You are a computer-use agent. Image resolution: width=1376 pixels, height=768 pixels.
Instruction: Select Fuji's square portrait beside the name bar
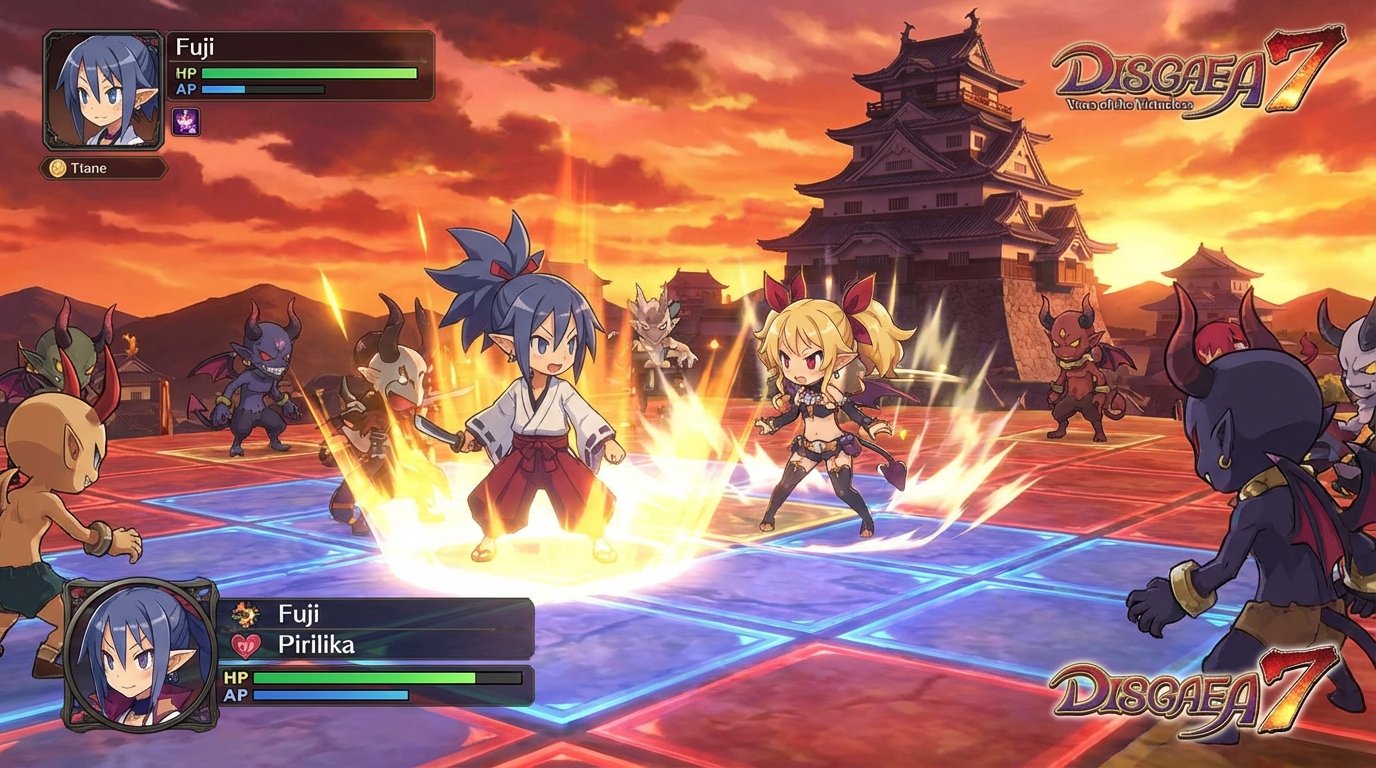point(104,90)
